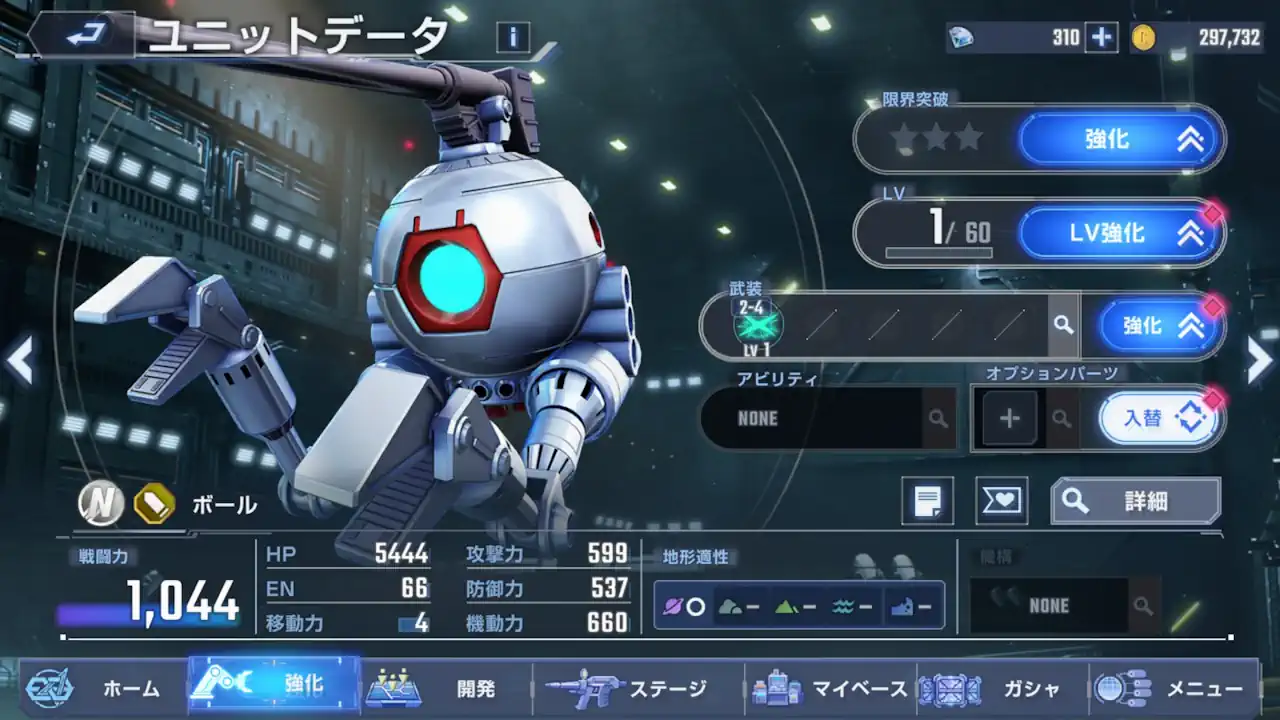Screen dimensions: 1280x720
Task: Select the 2-4 range weapon slot
Action: 758,323
